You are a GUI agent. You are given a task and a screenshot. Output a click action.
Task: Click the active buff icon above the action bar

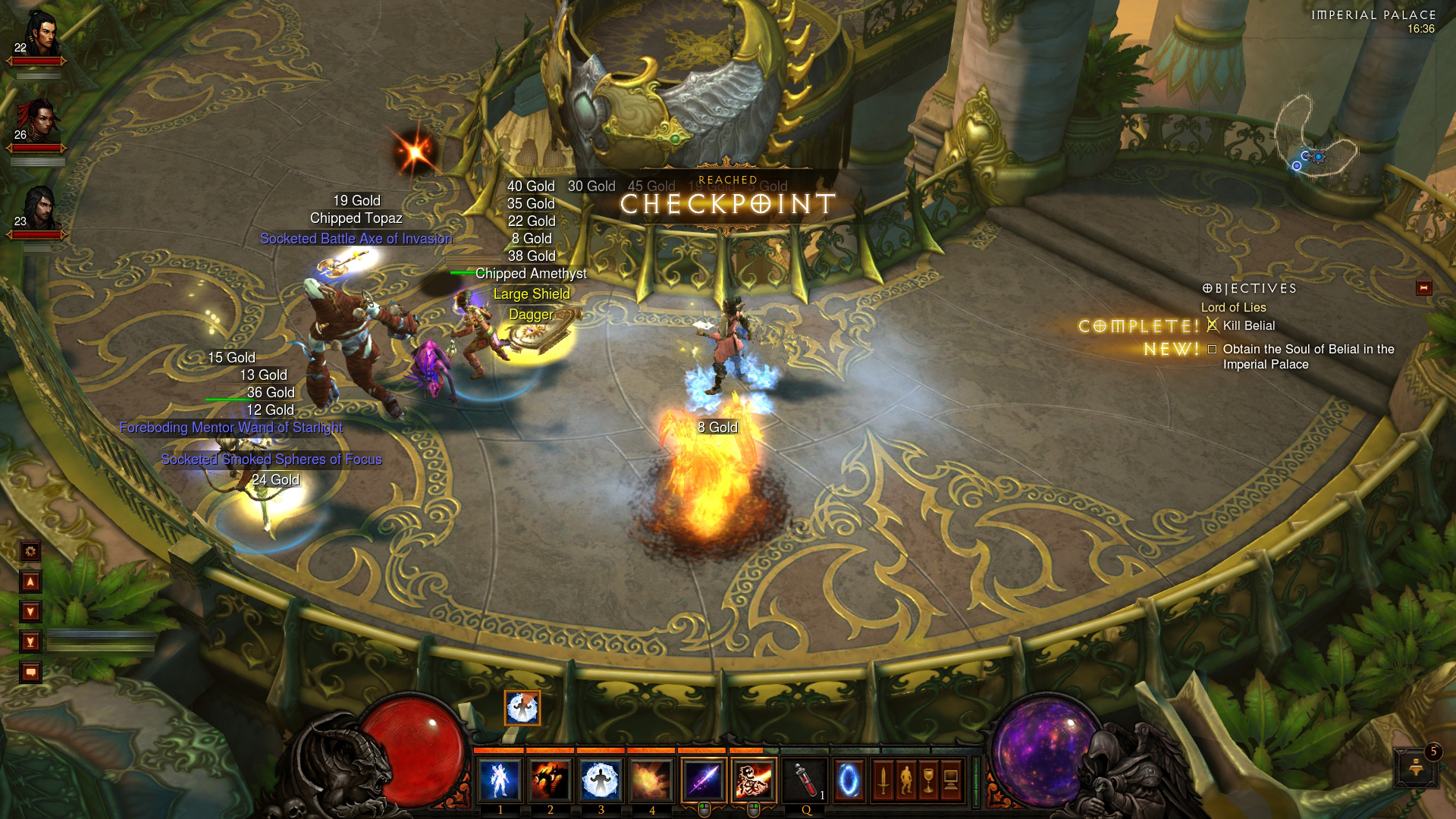(x=522, y=708)
